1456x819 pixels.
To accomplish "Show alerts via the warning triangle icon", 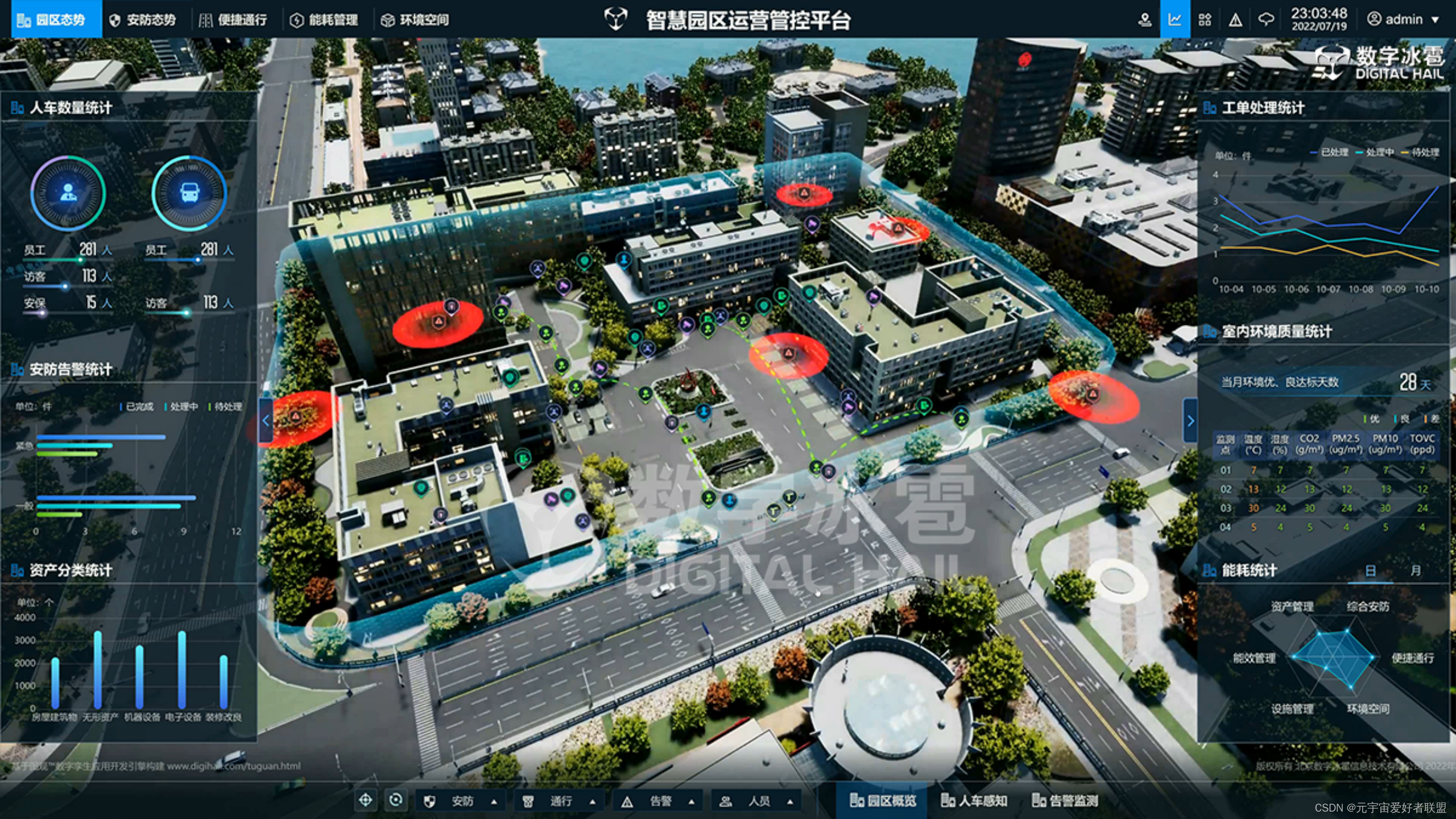I will [1235, 20].
